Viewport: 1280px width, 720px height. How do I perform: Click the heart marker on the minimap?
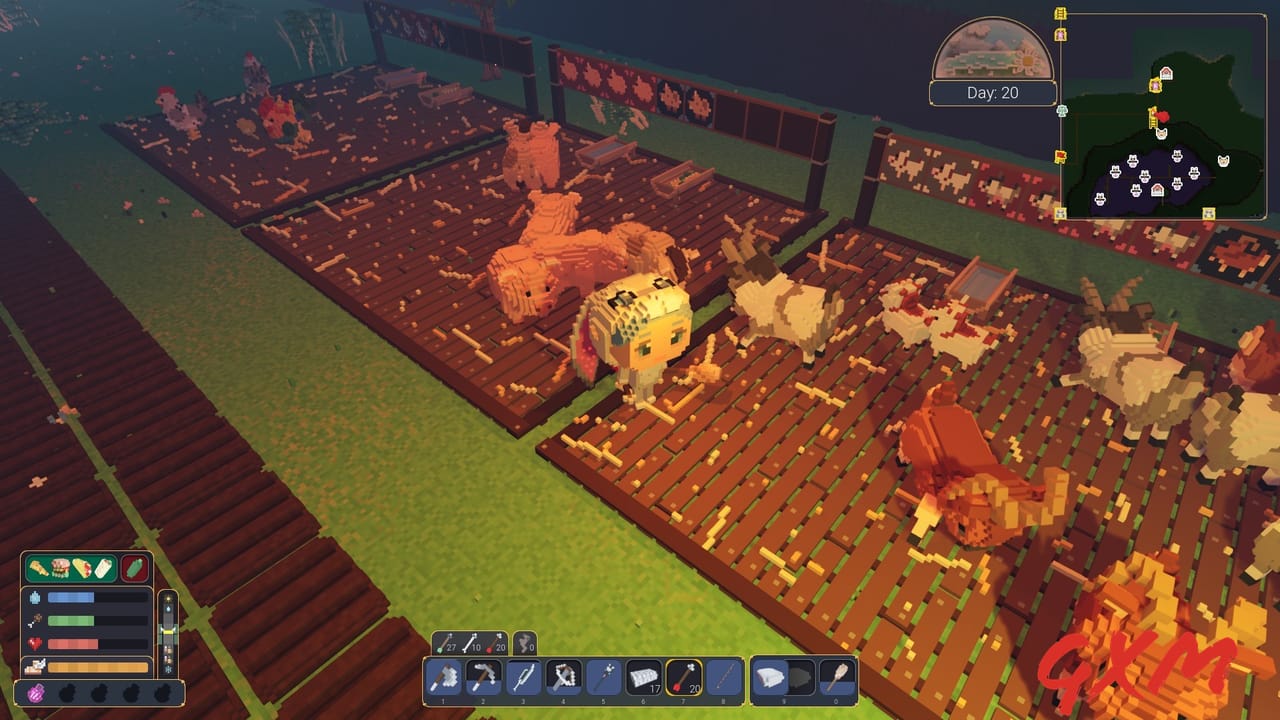tap(1163, 117)
